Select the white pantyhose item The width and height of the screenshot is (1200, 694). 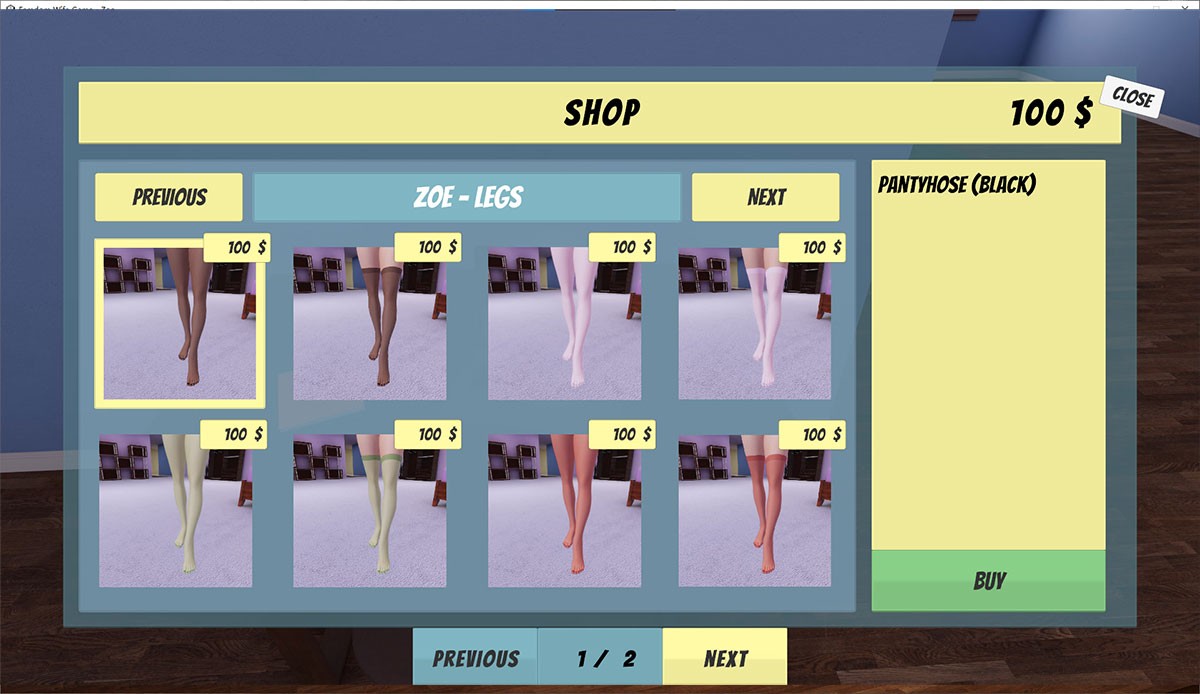tap(565, 325)
